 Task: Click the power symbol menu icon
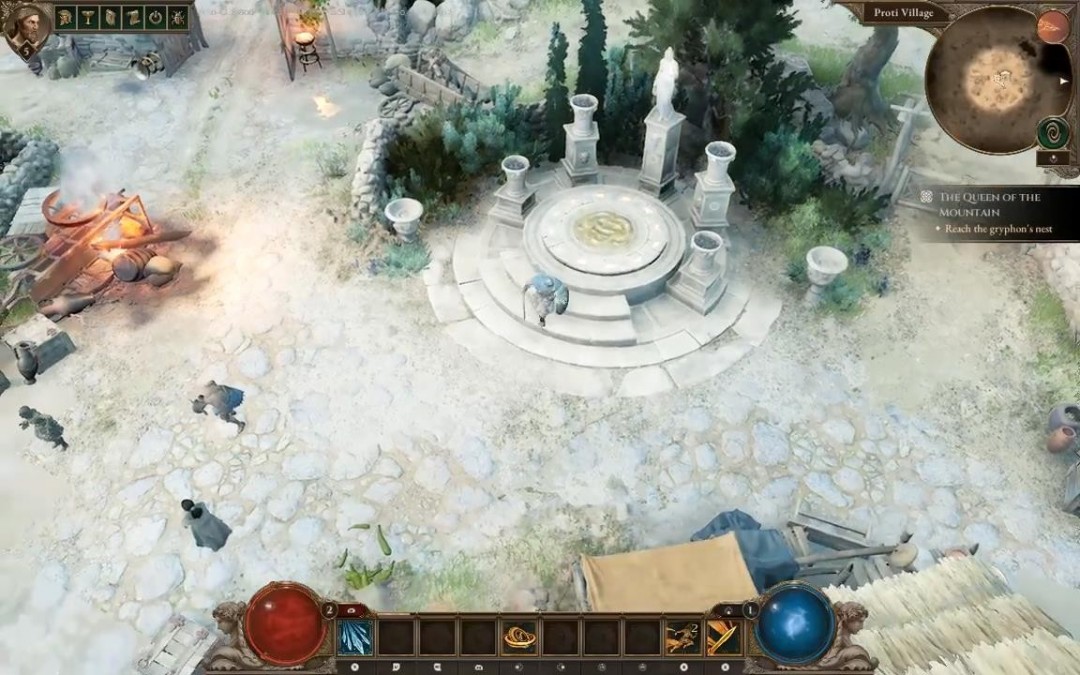tap(155, 18)
